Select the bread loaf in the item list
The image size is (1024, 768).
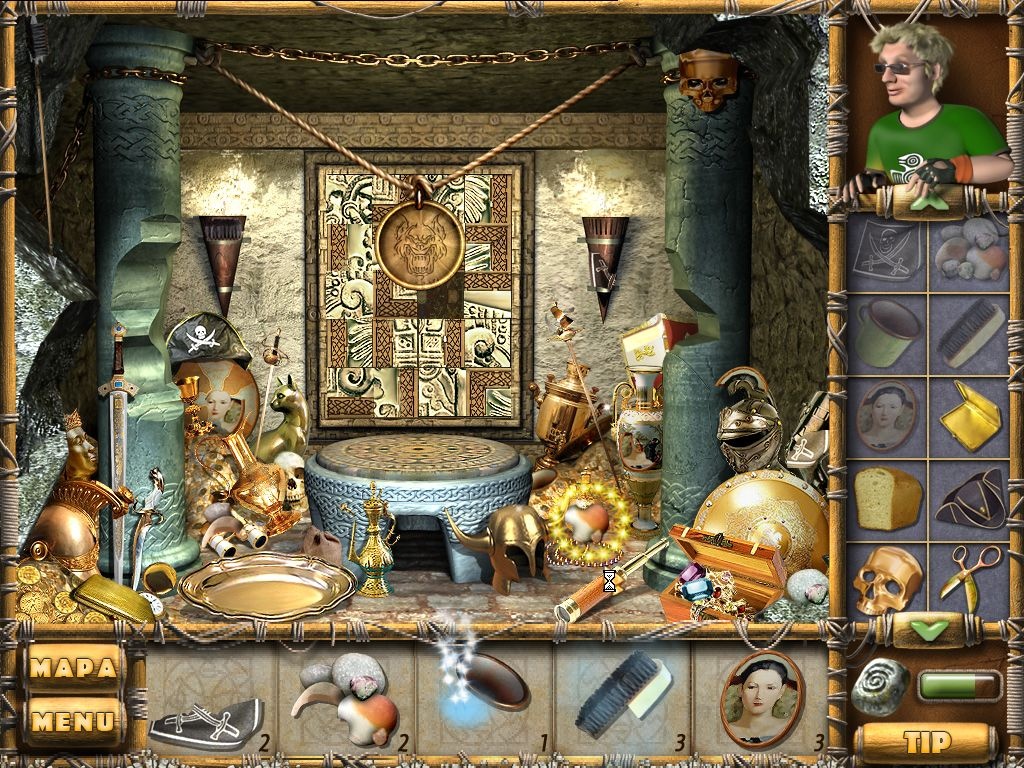tap(886, 498)
